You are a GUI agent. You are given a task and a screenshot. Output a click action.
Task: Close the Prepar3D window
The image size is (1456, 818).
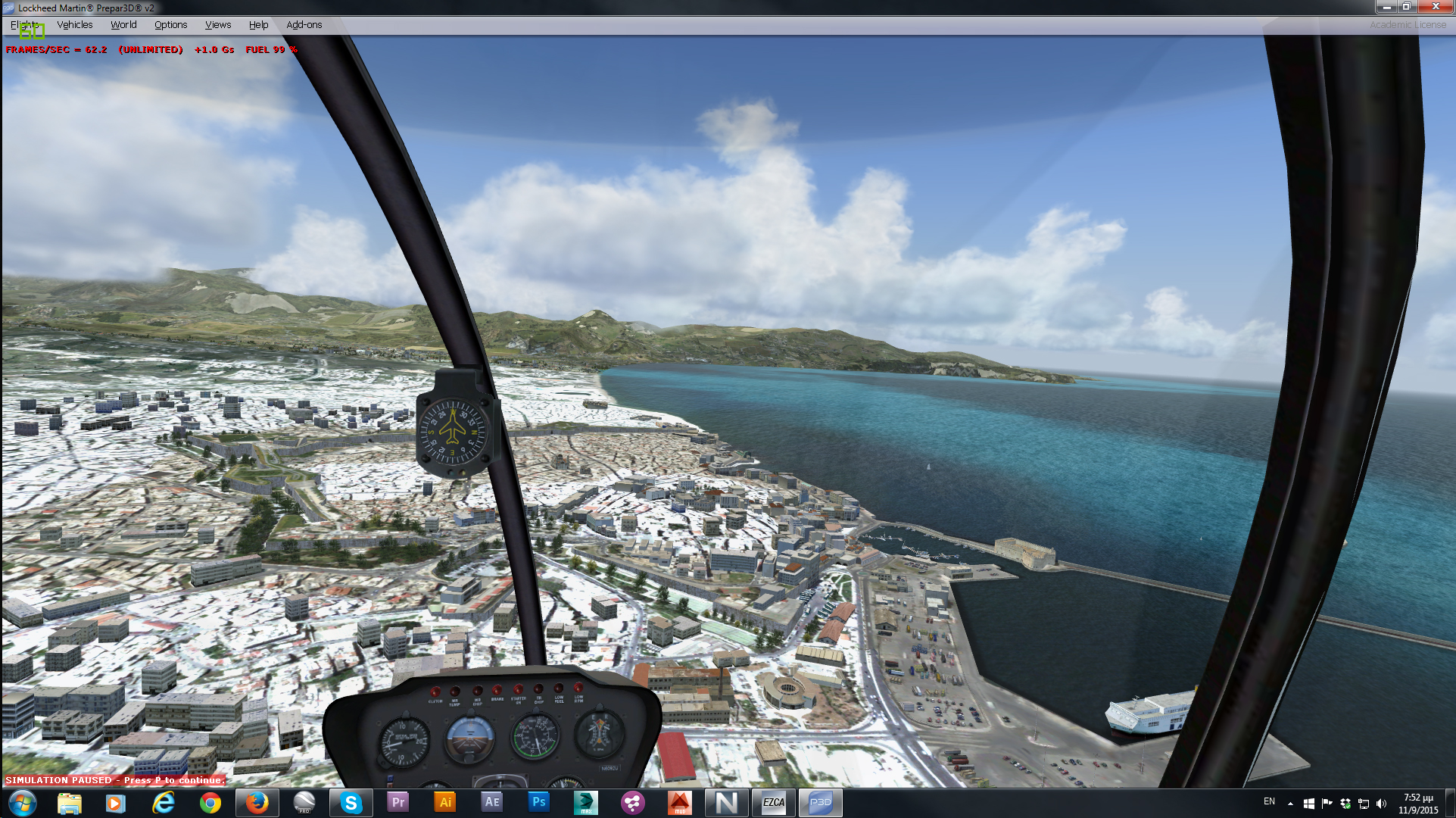pyautogui.click(x=1435, y=7)
